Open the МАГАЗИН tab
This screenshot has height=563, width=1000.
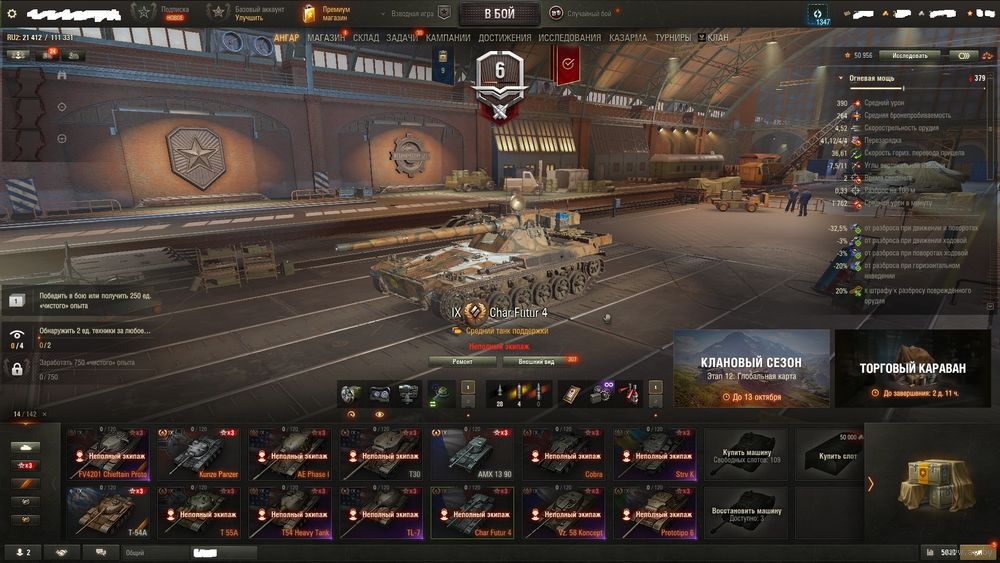coord(326,38)
